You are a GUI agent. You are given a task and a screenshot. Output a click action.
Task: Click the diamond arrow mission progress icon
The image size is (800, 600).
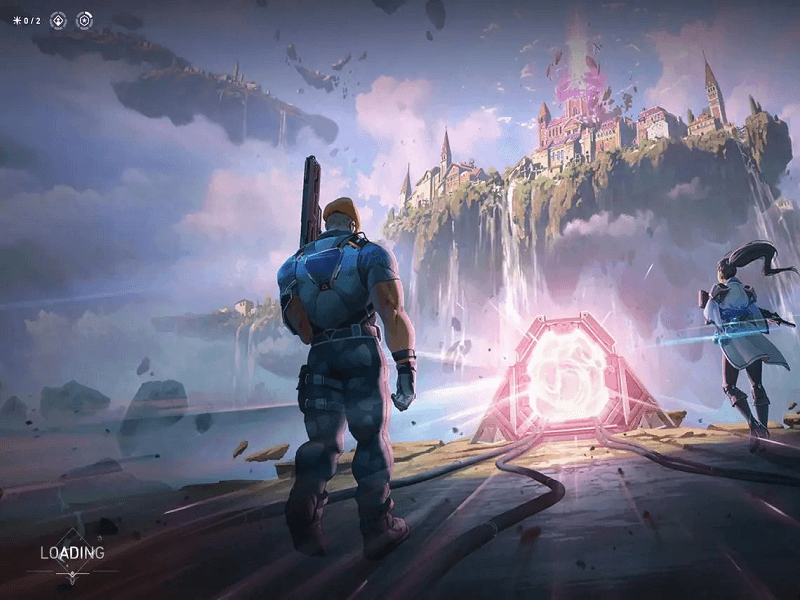(x=58, y=20)
